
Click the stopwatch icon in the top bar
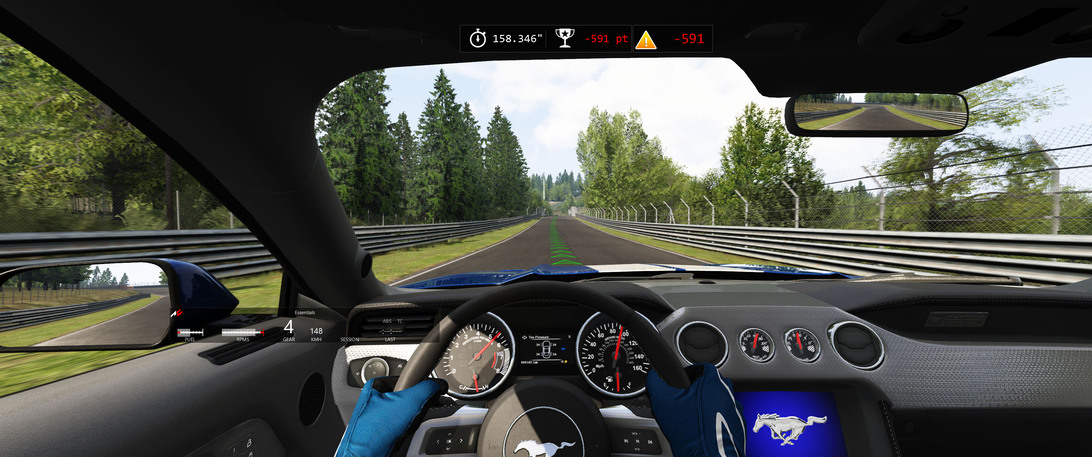[x=478, y=39]
